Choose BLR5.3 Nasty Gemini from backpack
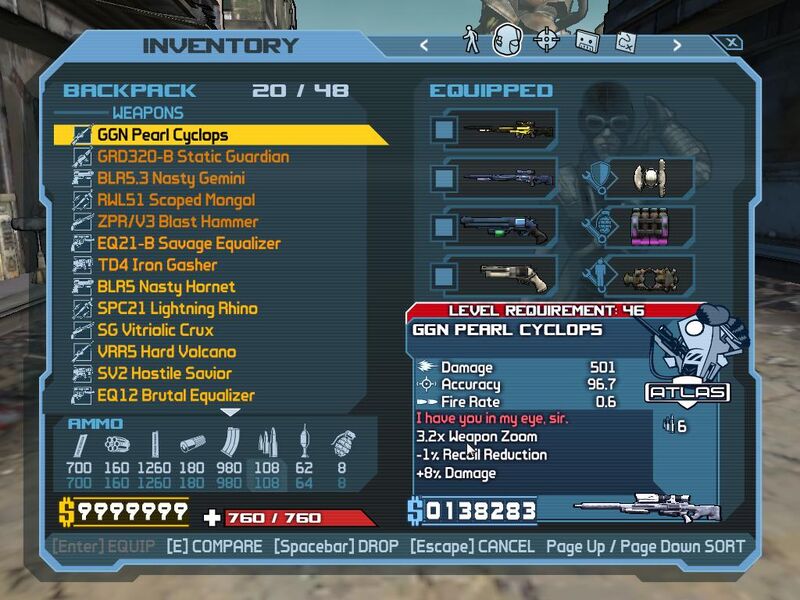 pyautogui.click(x=170, y=179)
